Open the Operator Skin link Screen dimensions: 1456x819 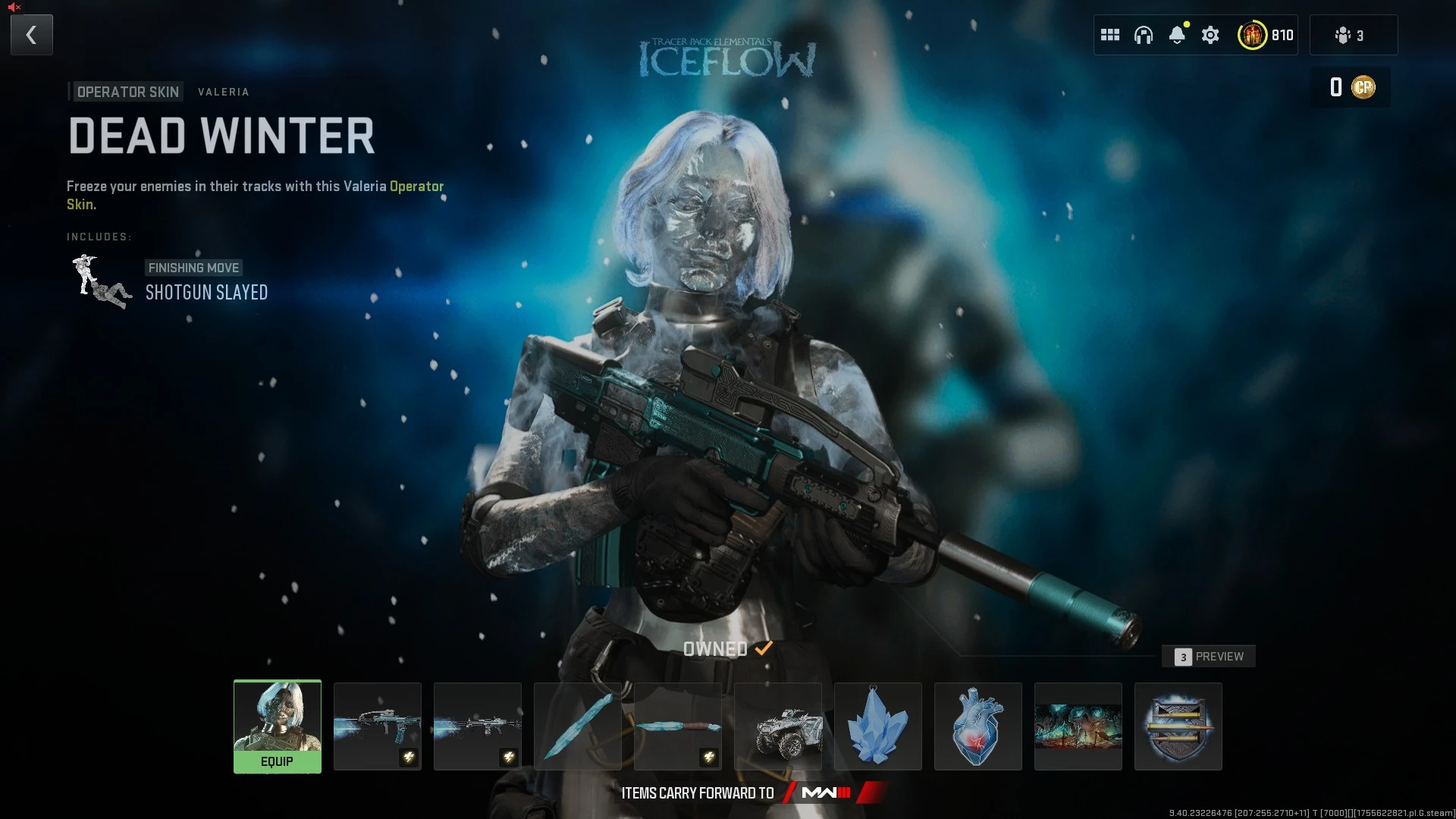[416, 186]
